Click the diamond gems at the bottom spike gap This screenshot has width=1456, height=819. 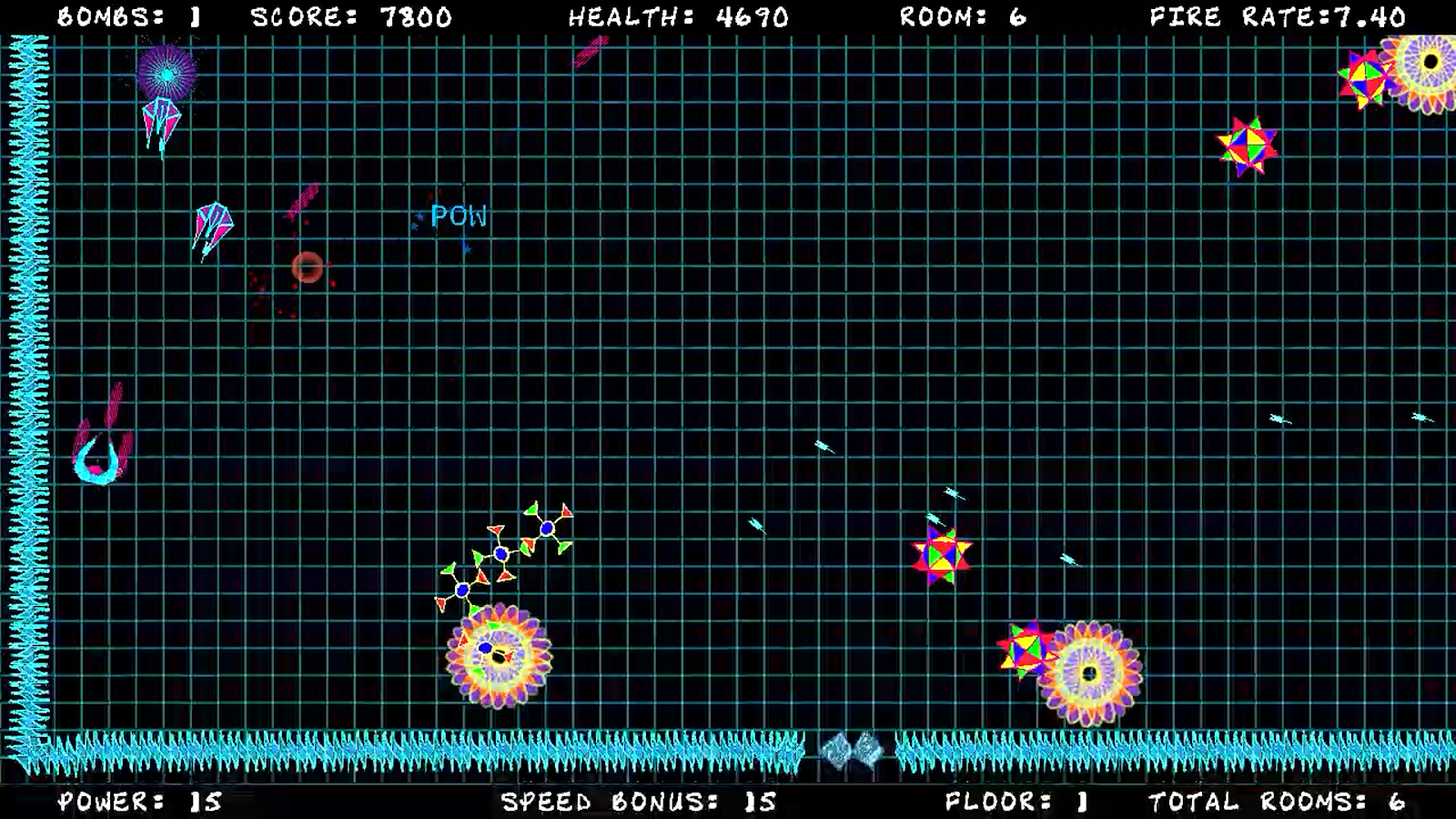[x=854, y=748]
